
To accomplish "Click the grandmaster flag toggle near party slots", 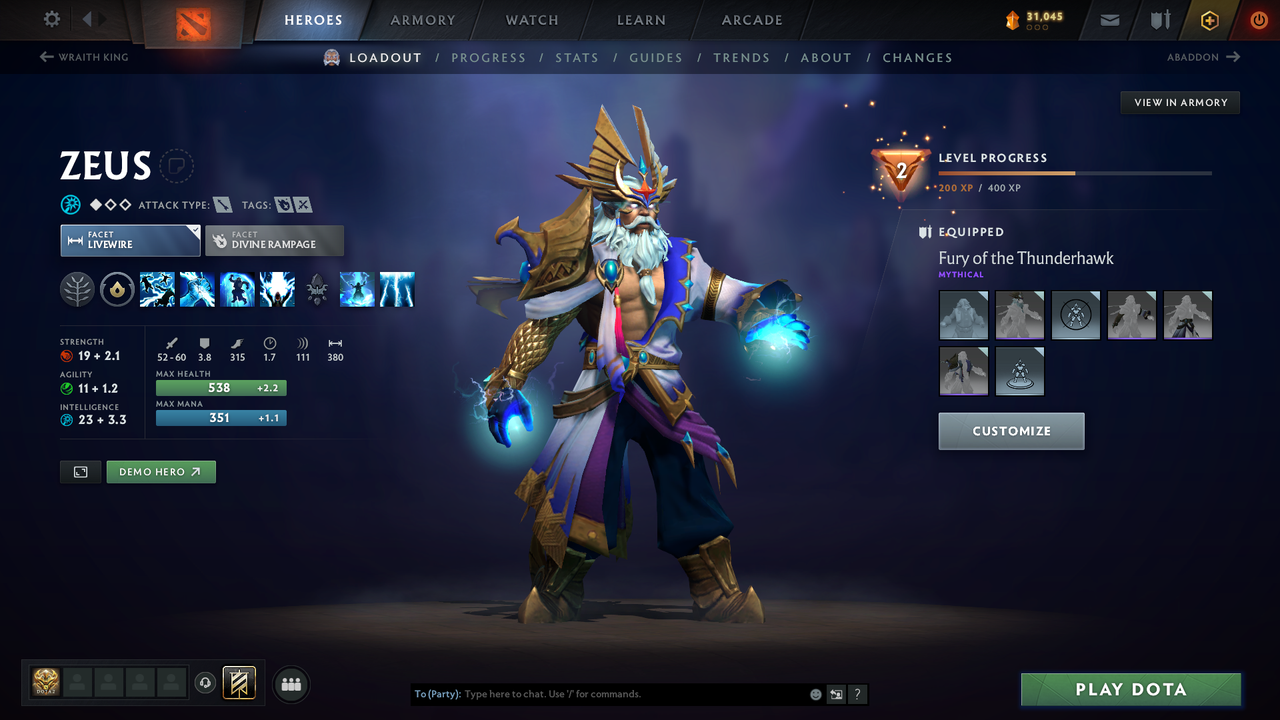I will (240, 682).
